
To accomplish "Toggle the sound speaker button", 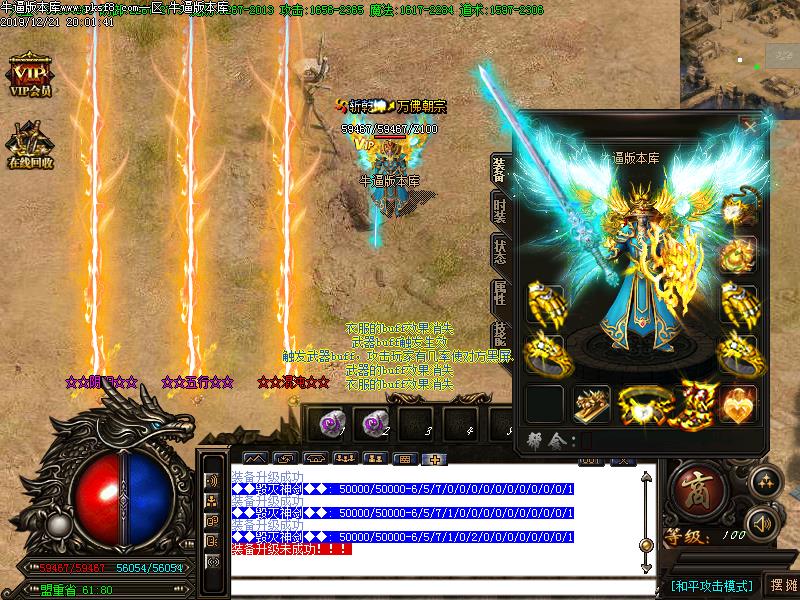I will 764,523.
